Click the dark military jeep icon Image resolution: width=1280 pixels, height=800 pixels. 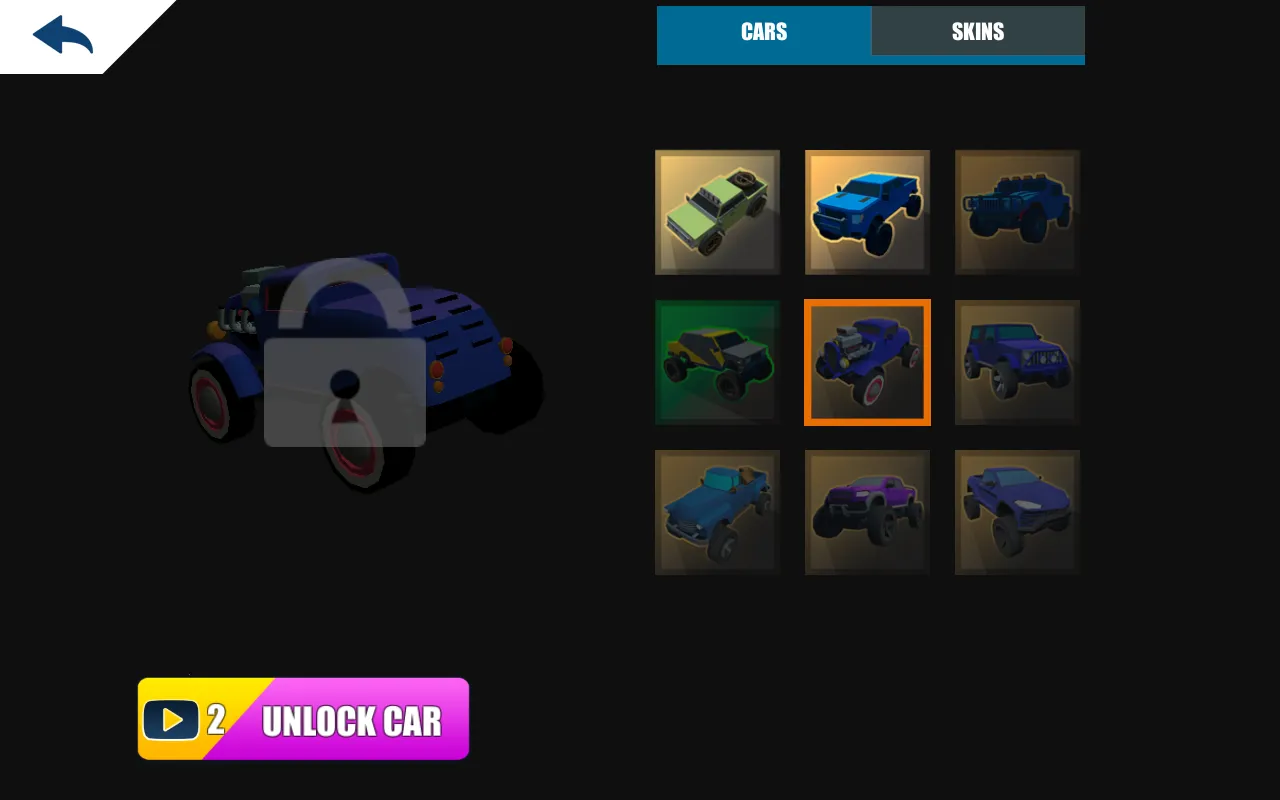click(x=1017, y=212)
